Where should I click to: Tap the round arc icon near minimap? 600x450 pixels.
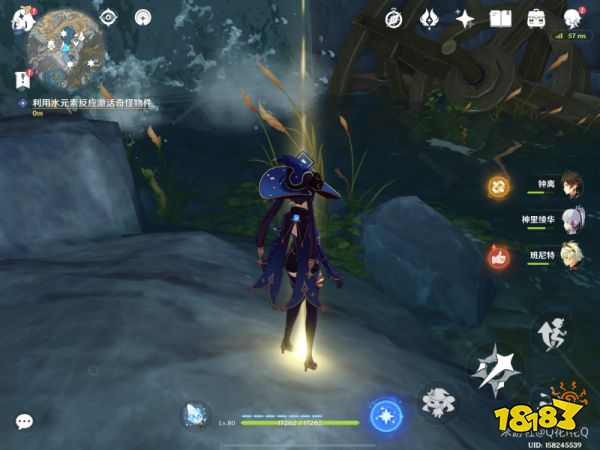pos(142,17)
